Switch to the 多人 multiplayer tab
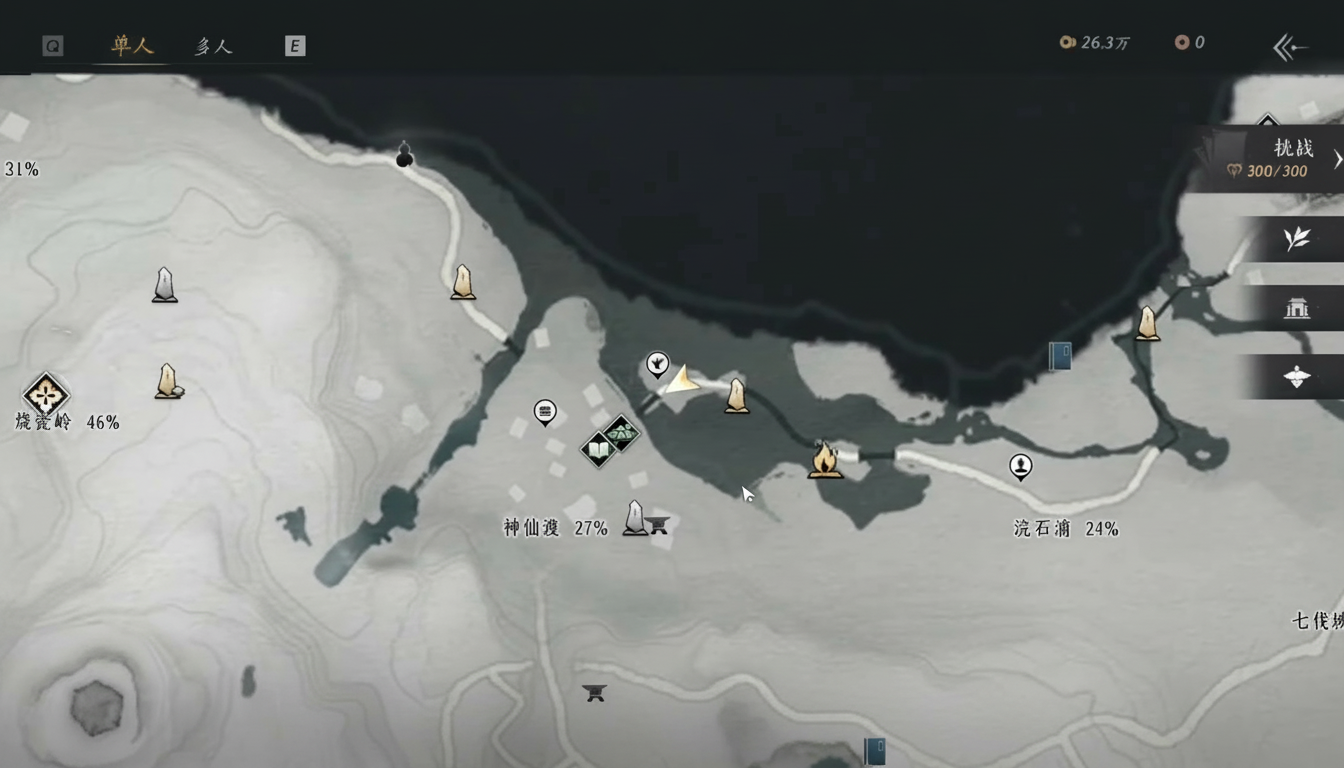 (x=213, y=46)
